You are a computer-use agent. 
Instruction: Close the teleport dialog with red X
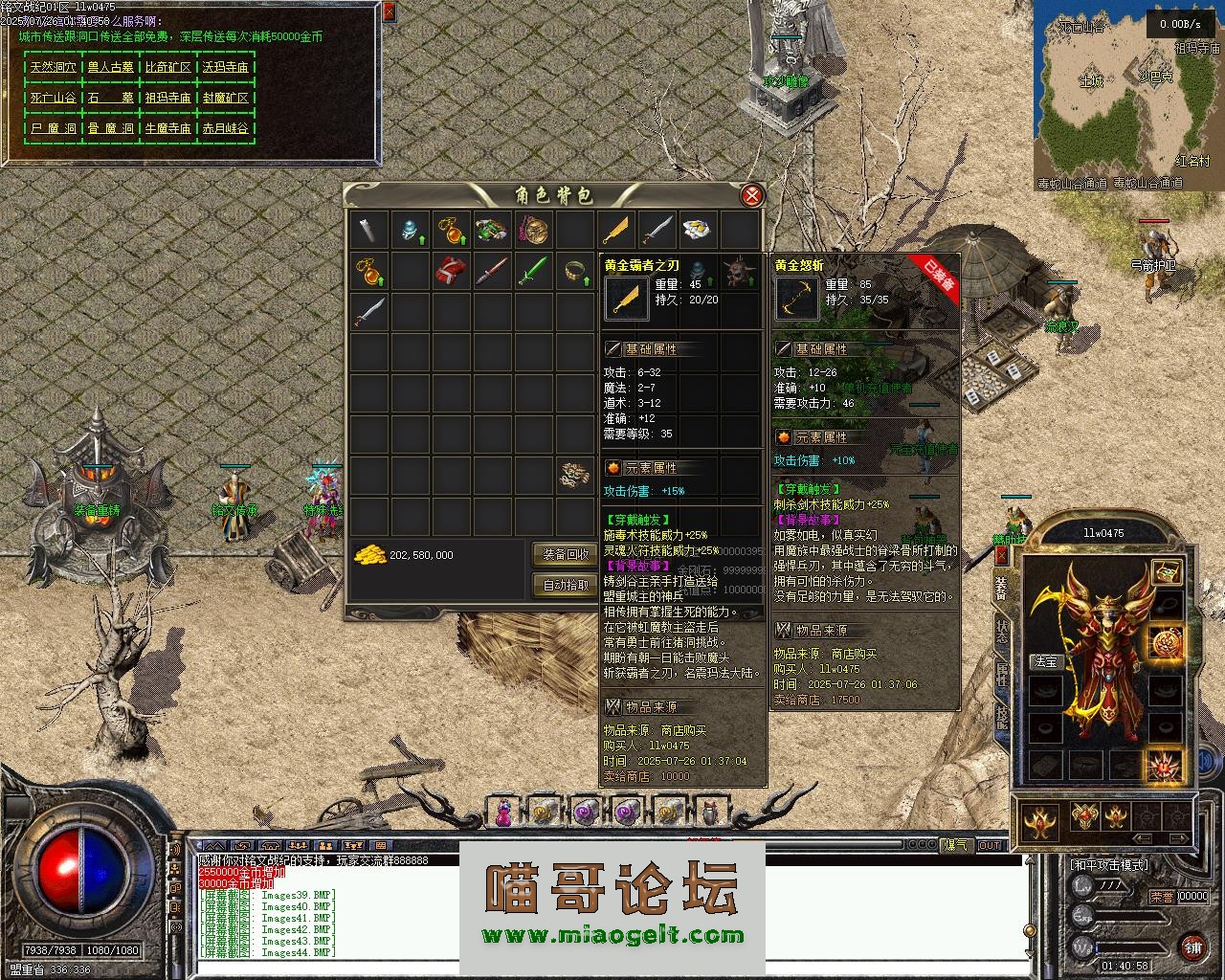389,12
